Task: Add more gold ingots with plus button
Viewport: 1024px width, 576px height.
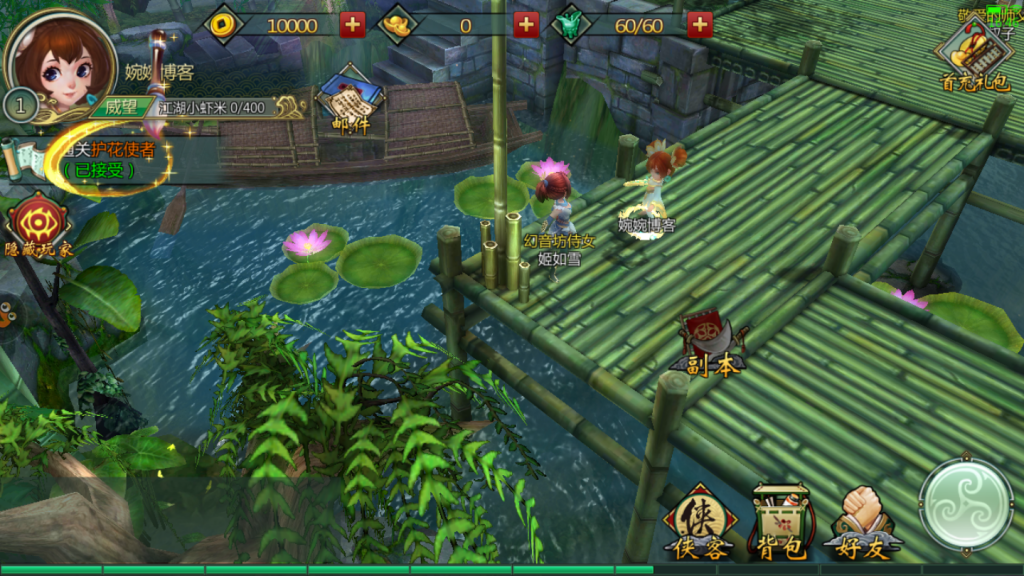Action: coord(526,25)
